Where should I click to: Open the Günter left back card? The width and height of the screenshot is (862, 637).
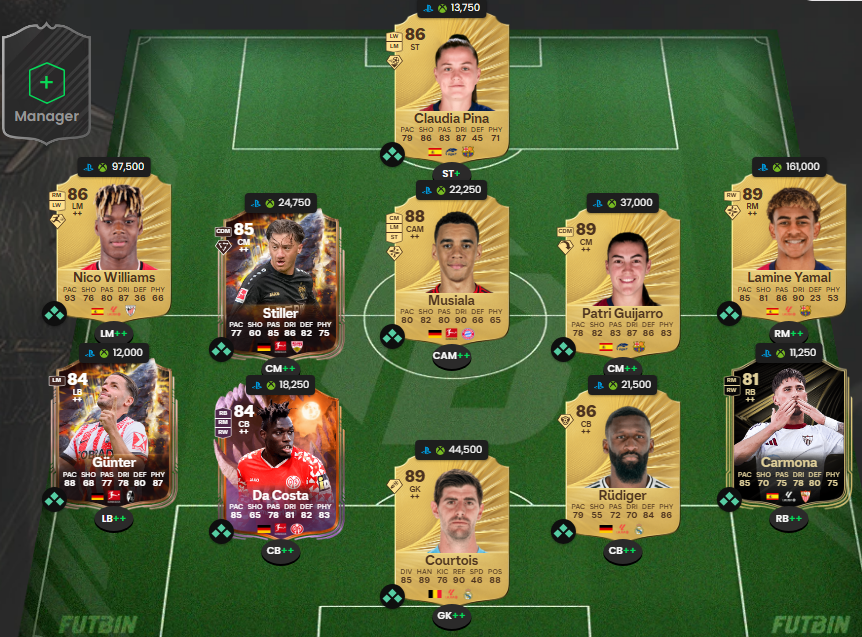pos(114,420)
